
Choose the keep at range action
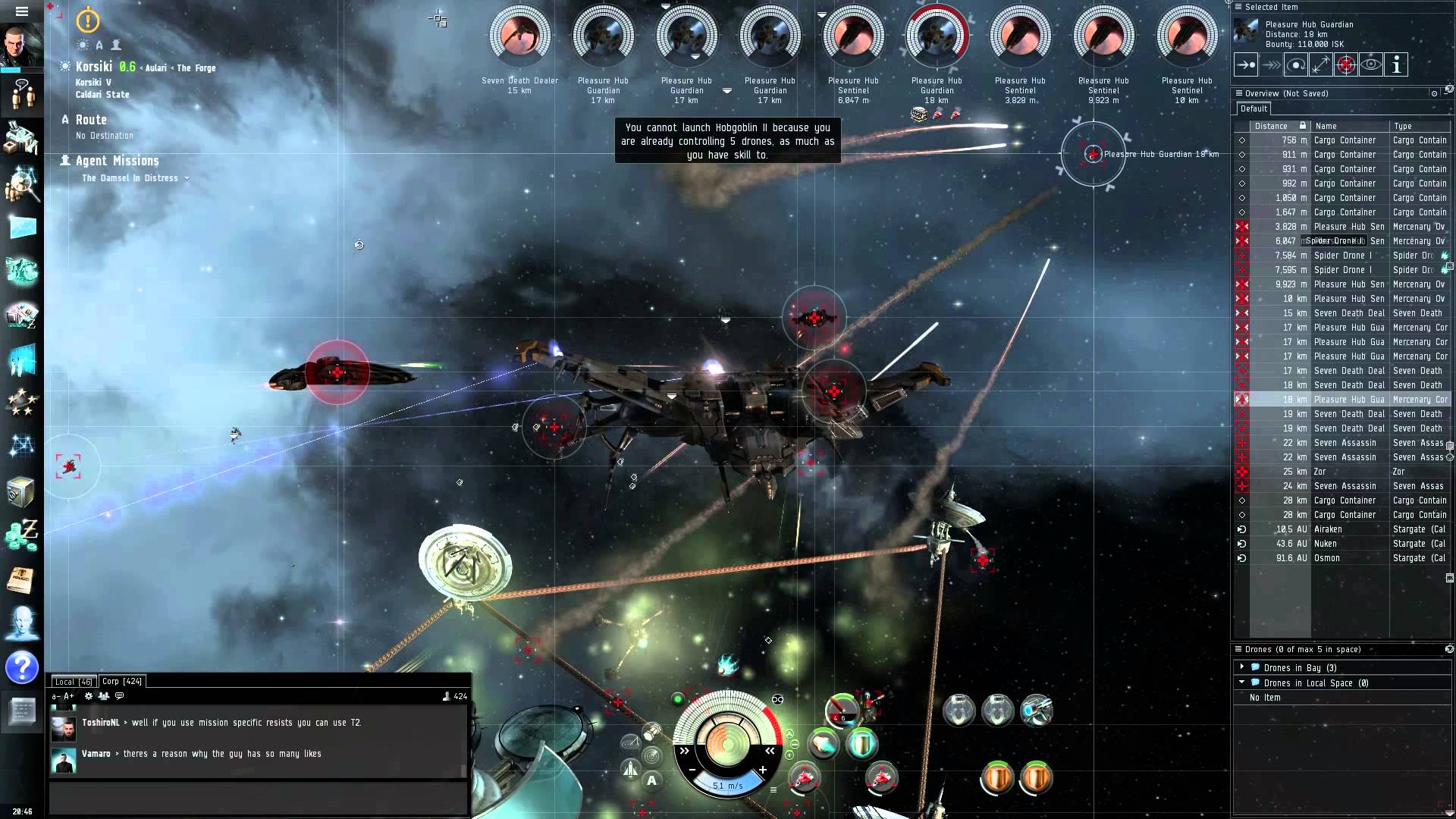coord(1321,65)
